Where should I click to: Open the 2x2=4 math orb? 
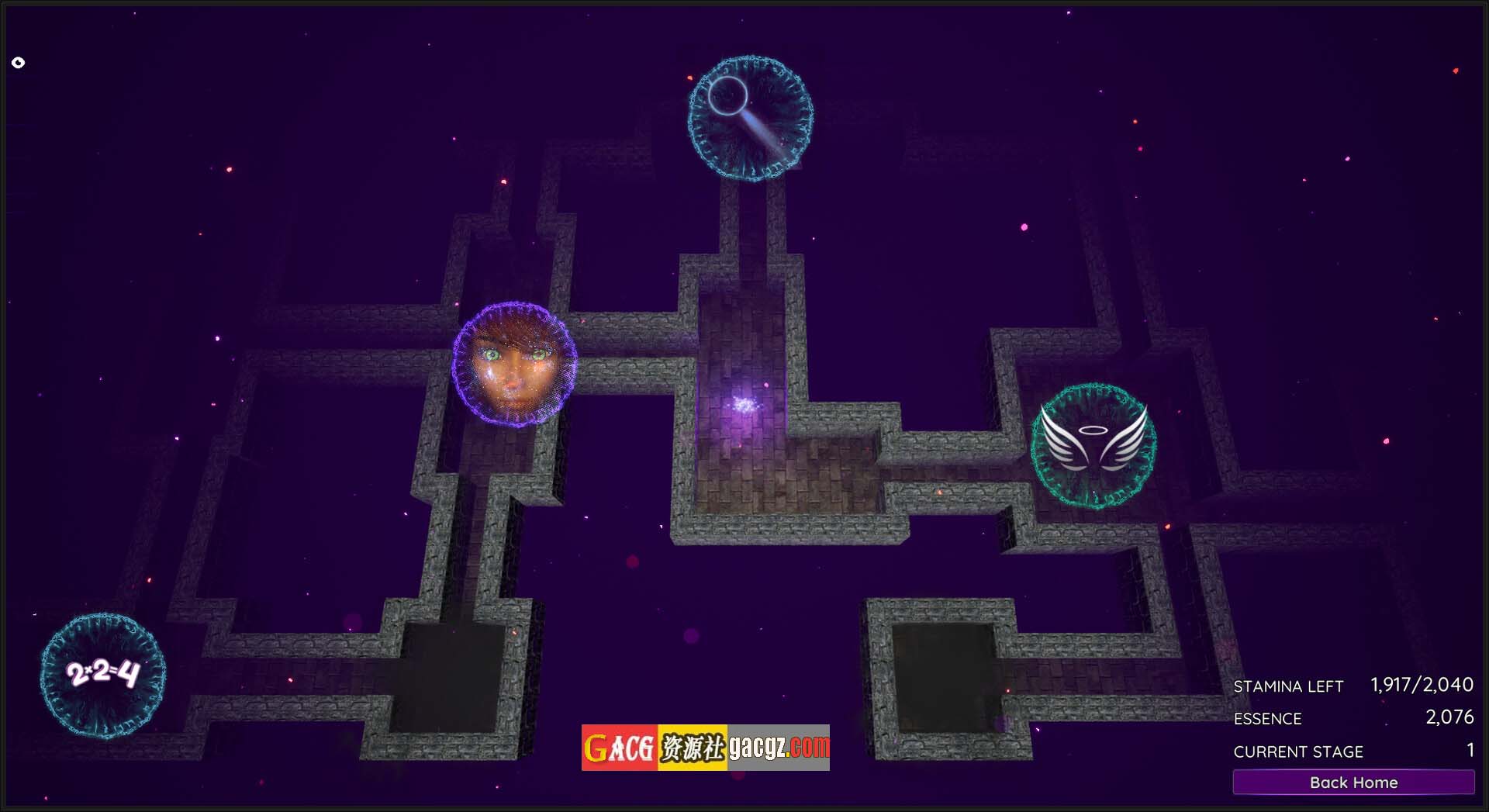103,675
